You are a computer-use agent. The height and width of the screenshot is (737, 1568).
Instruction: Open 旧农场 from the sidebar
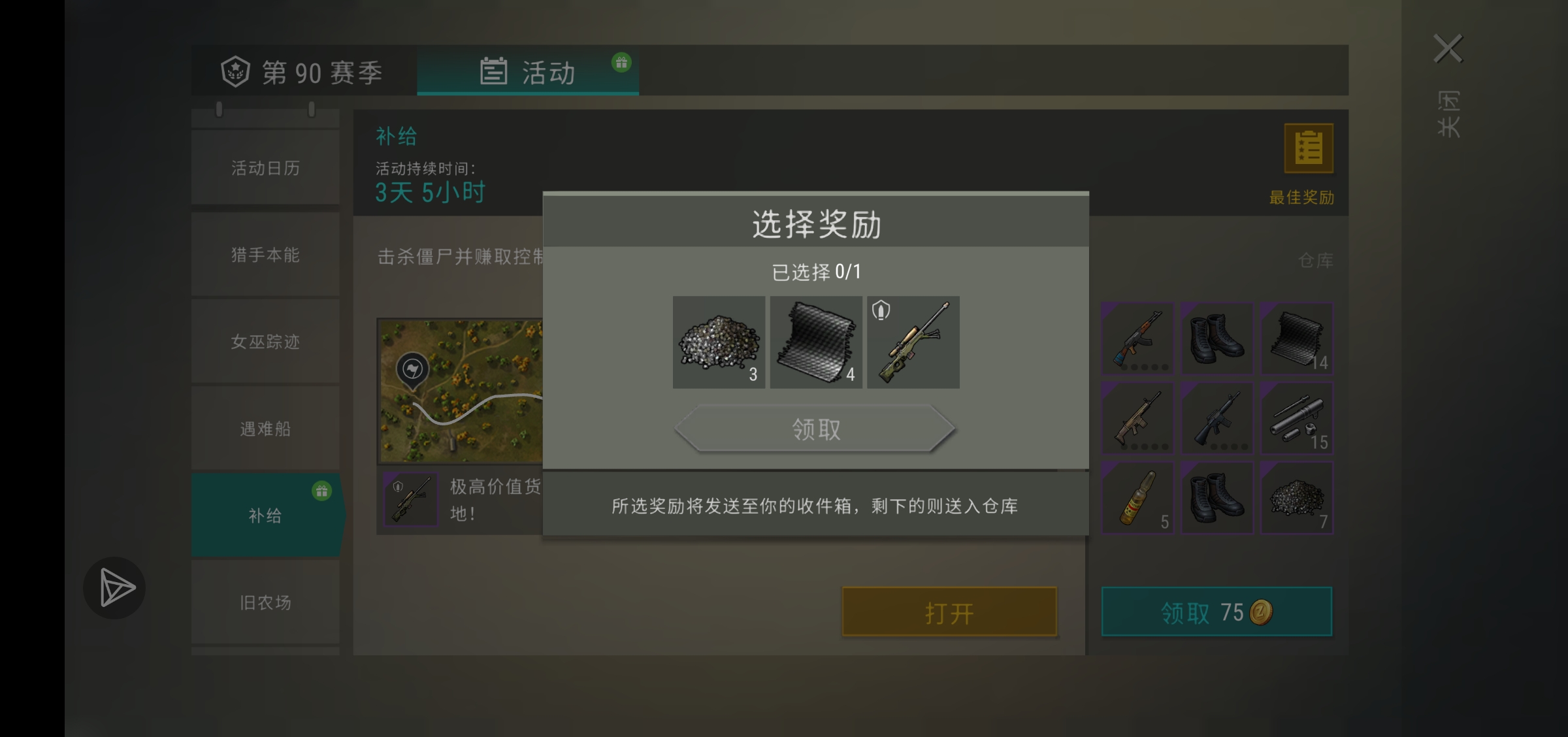[265, 602]
